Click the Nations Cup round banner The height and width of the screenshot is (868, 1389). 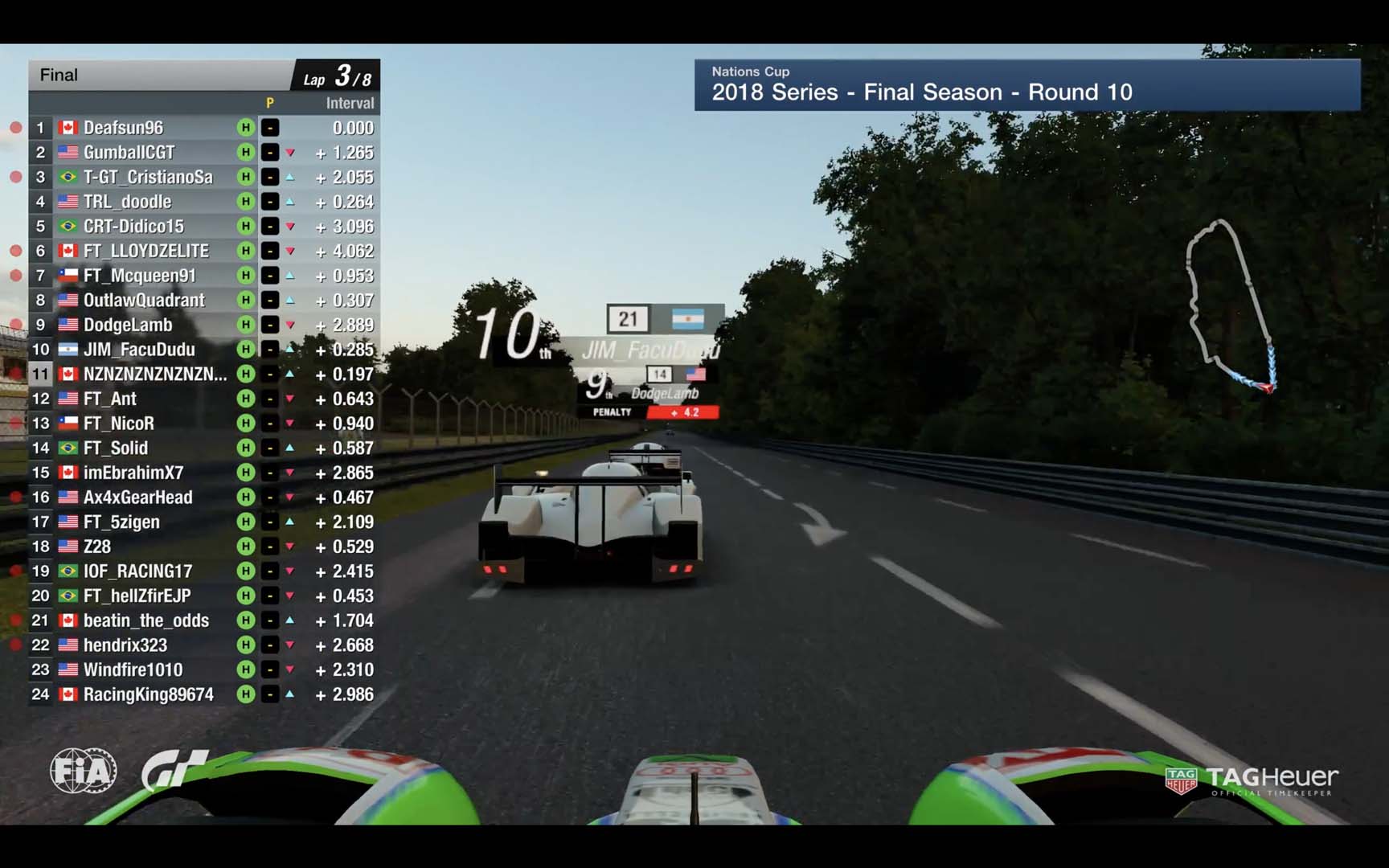pyautogui.click(x=1026, y=84)
